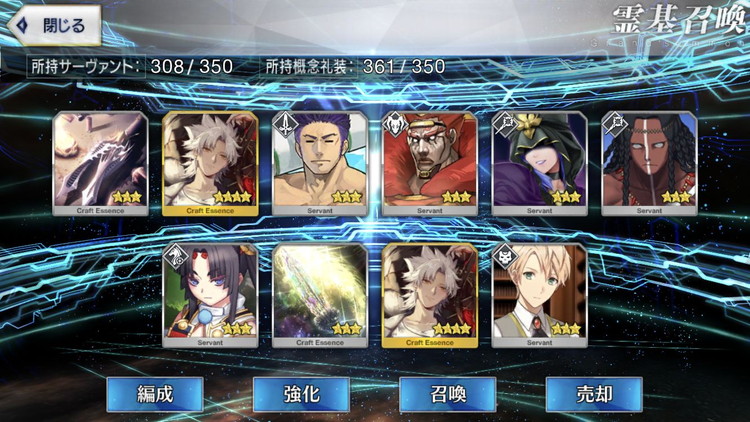The height and width of the screenshot is (422, 750).
Task: Pick the hooded purple-cloaked Servant card
Action: coord(540,158)
